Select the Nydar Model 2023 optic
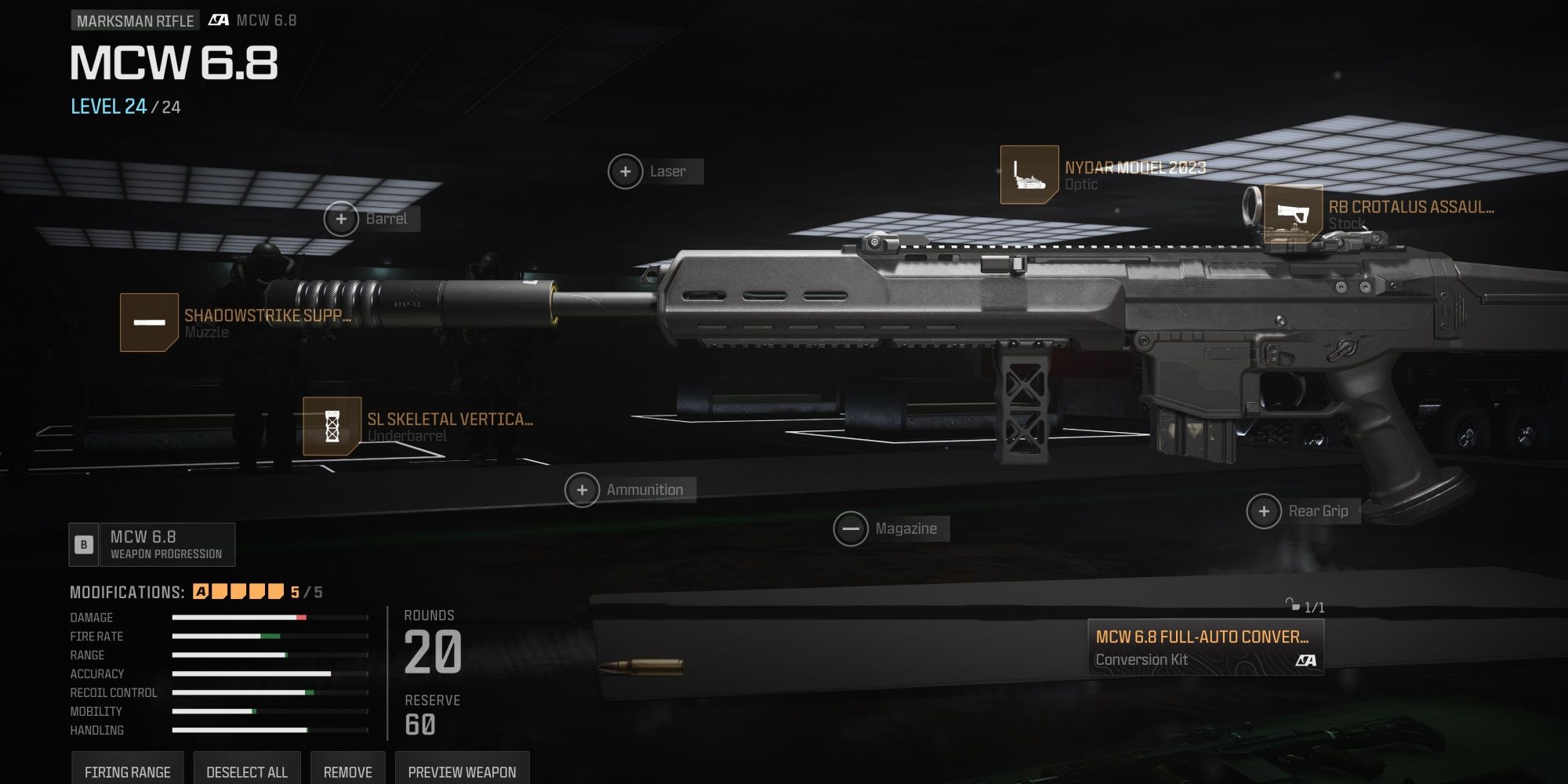The width and height of the screenshot is (1568, 784). [1029, 174]
